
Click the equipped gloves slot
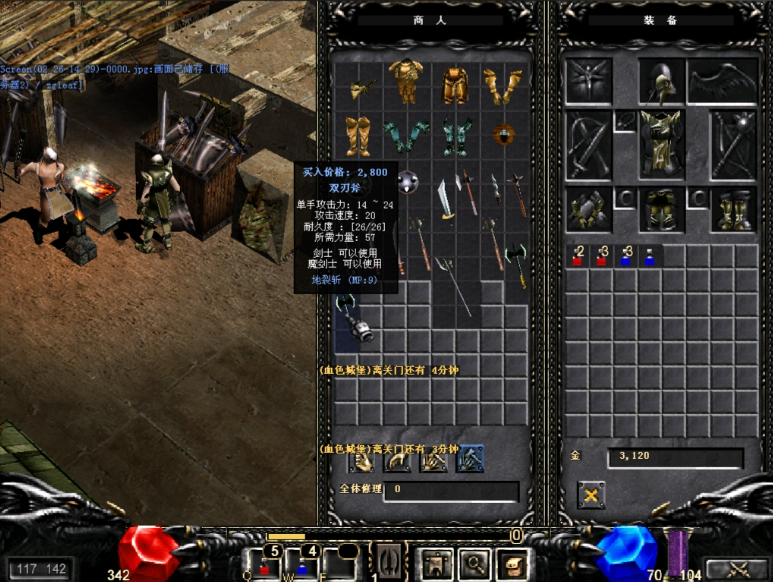[588, 210]
